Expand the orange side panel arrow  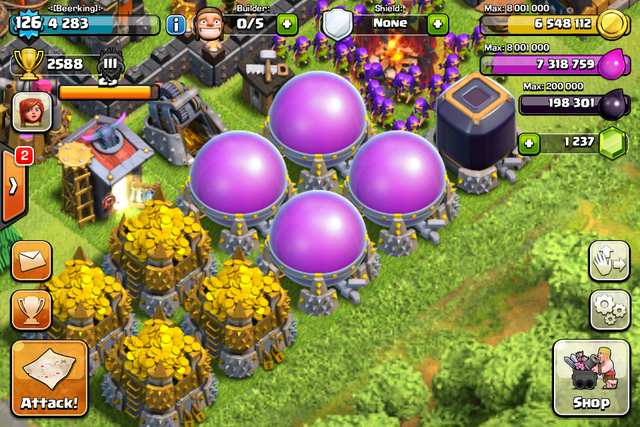click(x=13, y=187)
